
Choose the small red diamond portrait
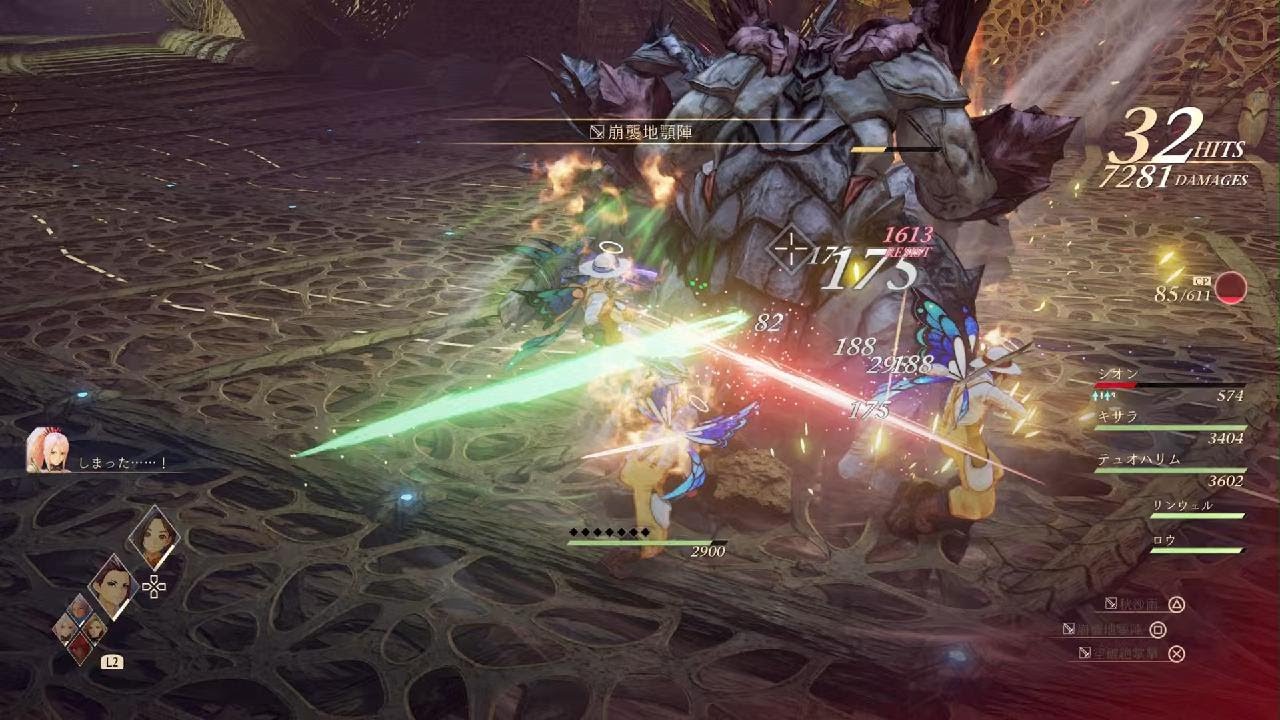80,647
